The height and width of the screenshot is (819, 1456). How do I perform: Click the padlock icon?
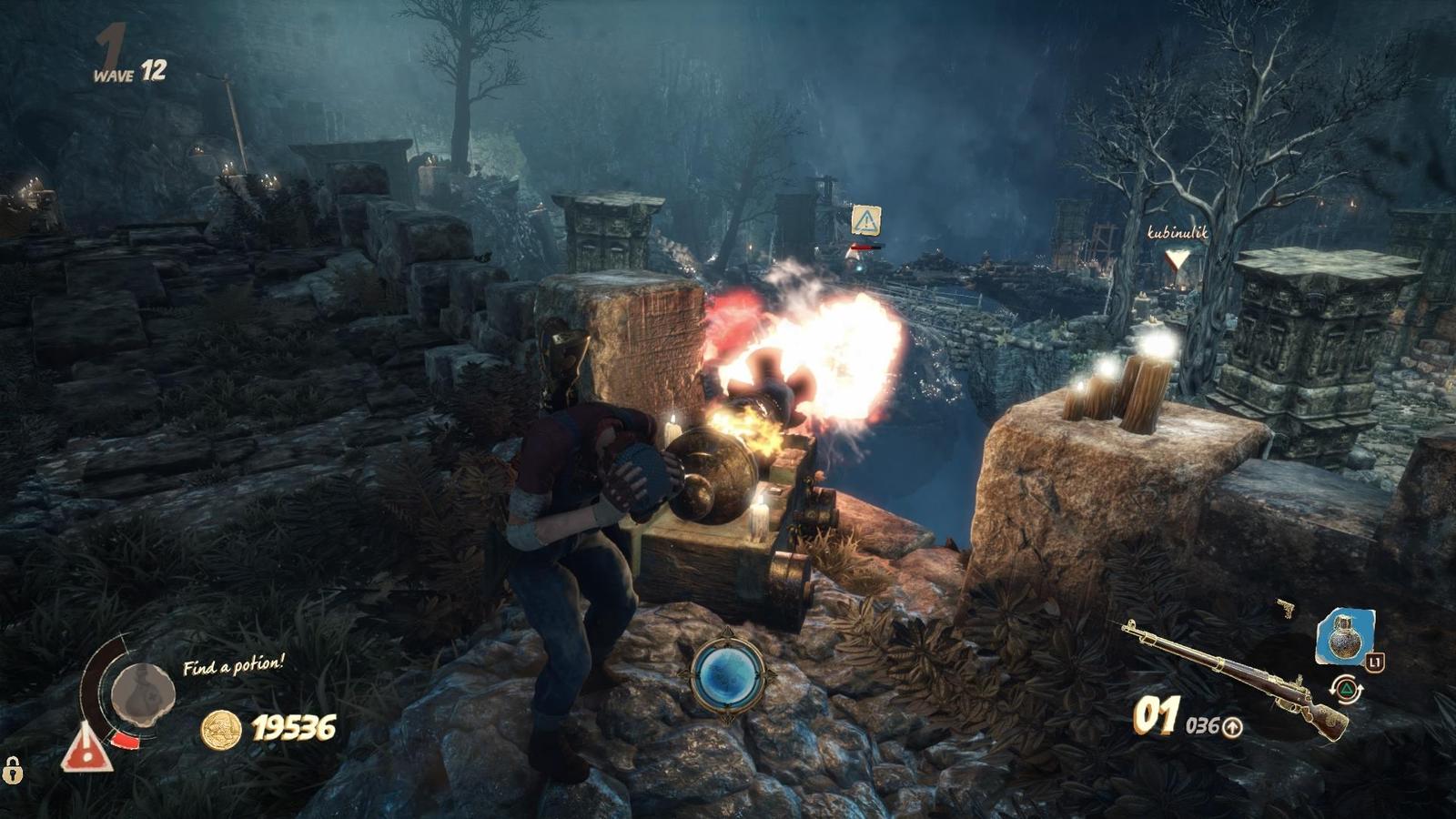tap(12, 770)
